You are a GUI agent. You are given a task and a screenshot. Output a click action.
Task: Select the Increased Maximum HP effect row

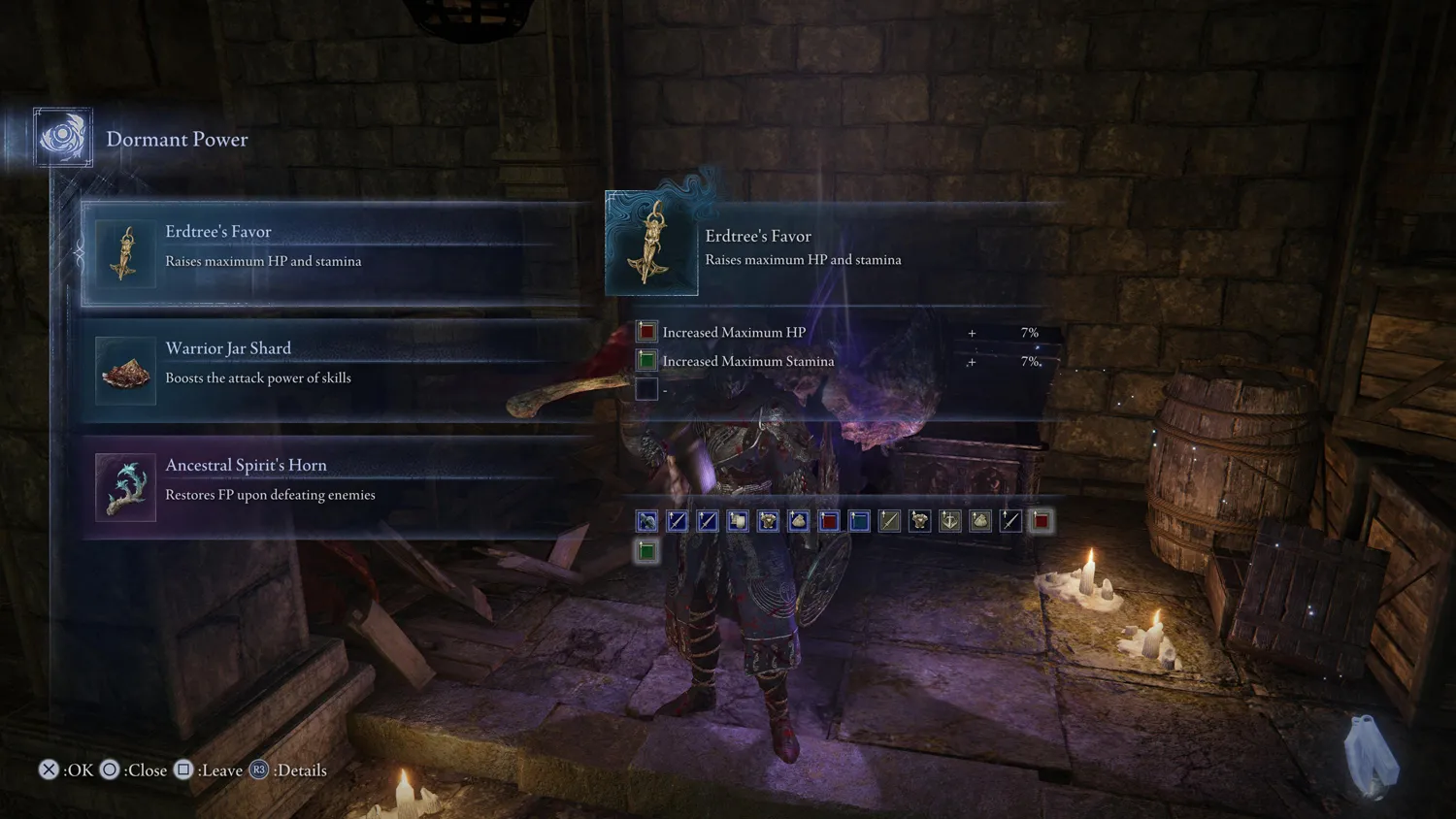click(837, 332)
